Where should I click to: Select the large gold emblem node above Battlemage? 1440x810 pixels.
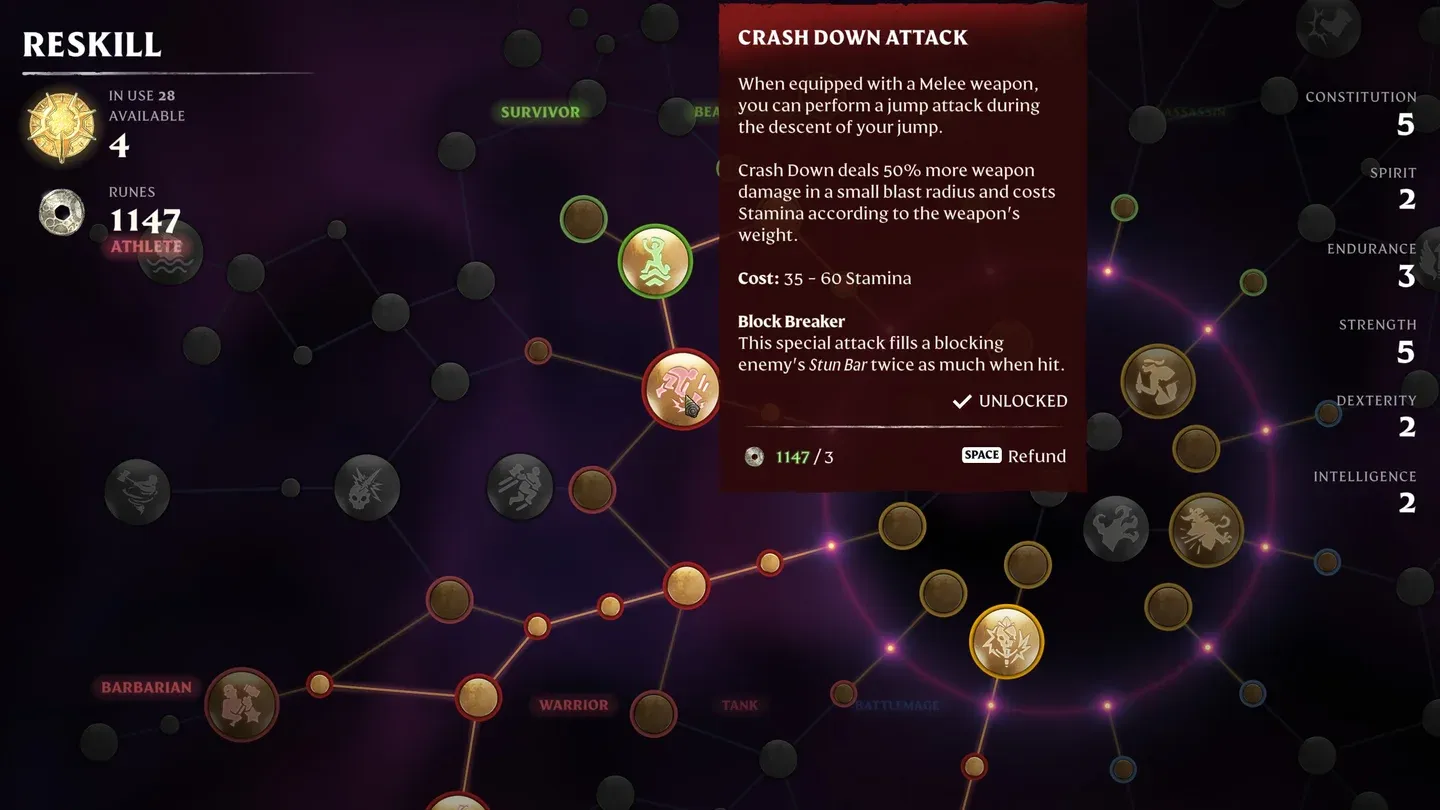point(1006,641)
